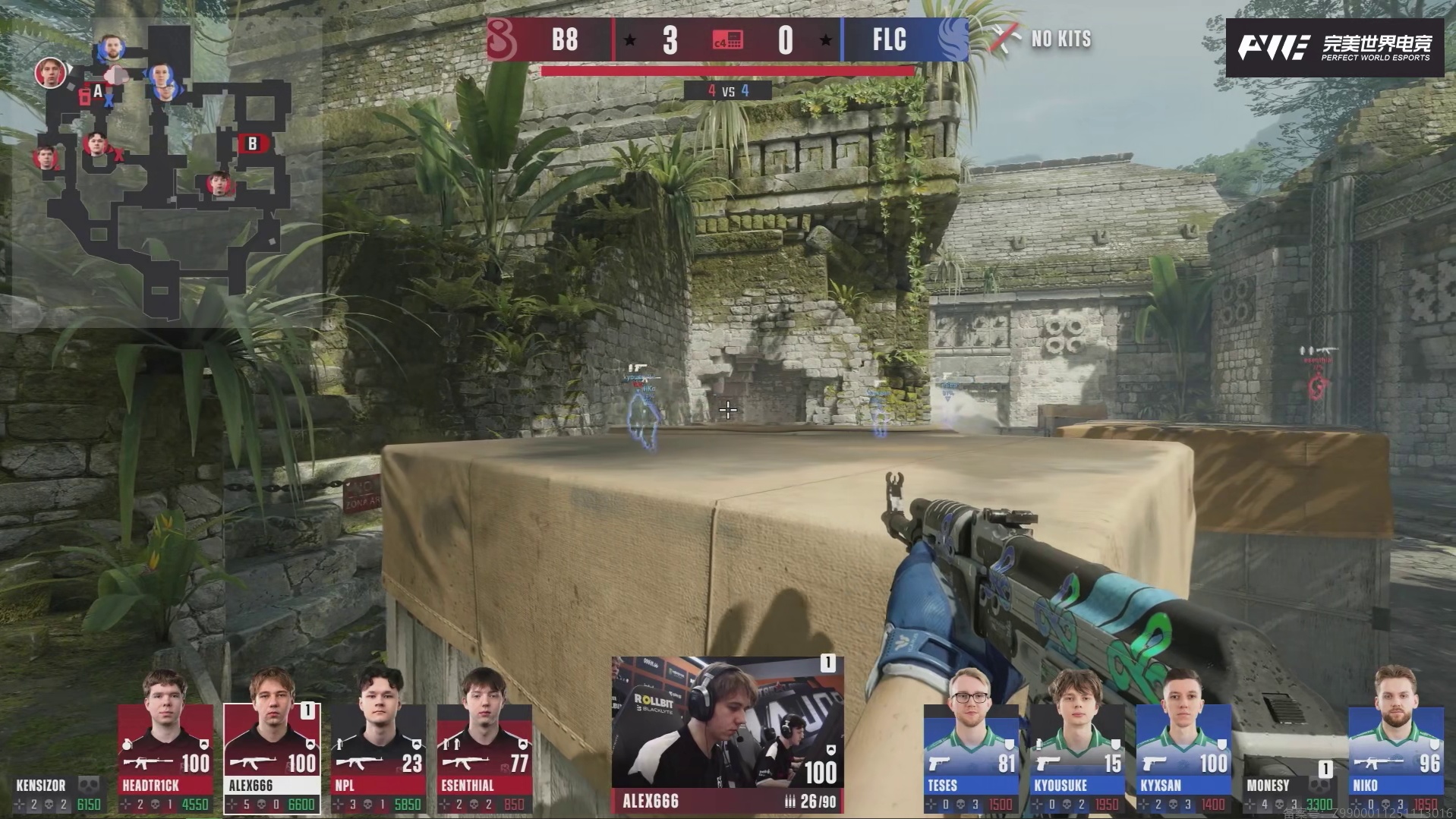Click the FLC team logo
Image resolution: width=1456 pixels, height=819 pixels.
click(952, 39)
